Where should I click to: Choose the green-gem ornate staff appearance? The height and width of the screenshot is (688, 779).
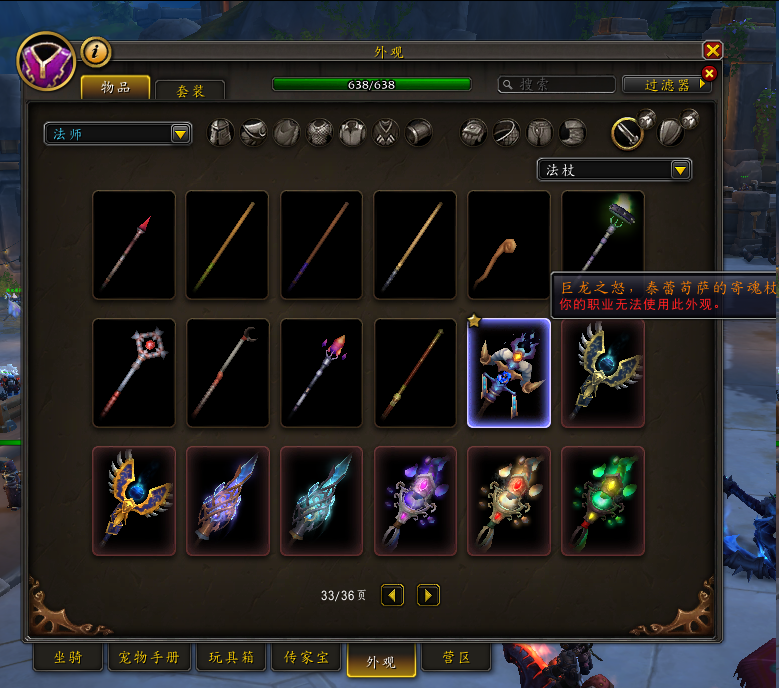click(x=602, y=500)
